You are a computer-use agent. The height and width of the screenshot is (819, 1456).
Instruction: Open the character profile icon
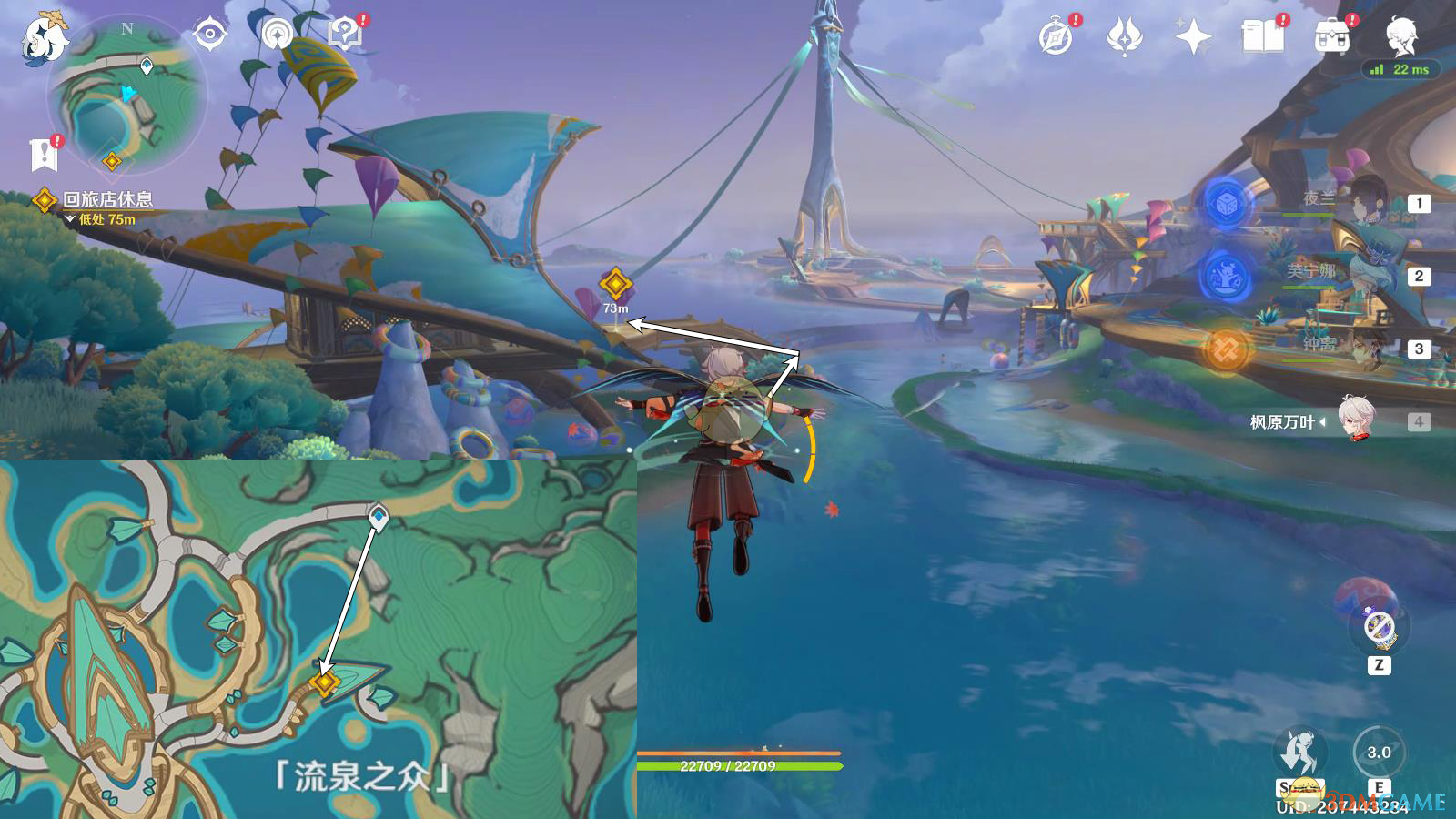coord(1400,37)
